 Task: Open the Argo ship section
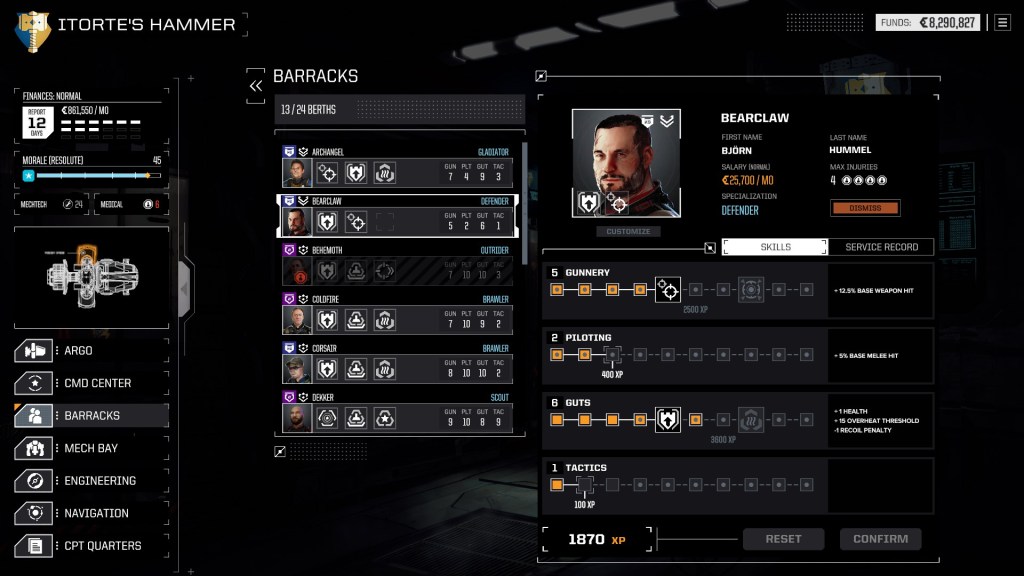click(91, 351)
